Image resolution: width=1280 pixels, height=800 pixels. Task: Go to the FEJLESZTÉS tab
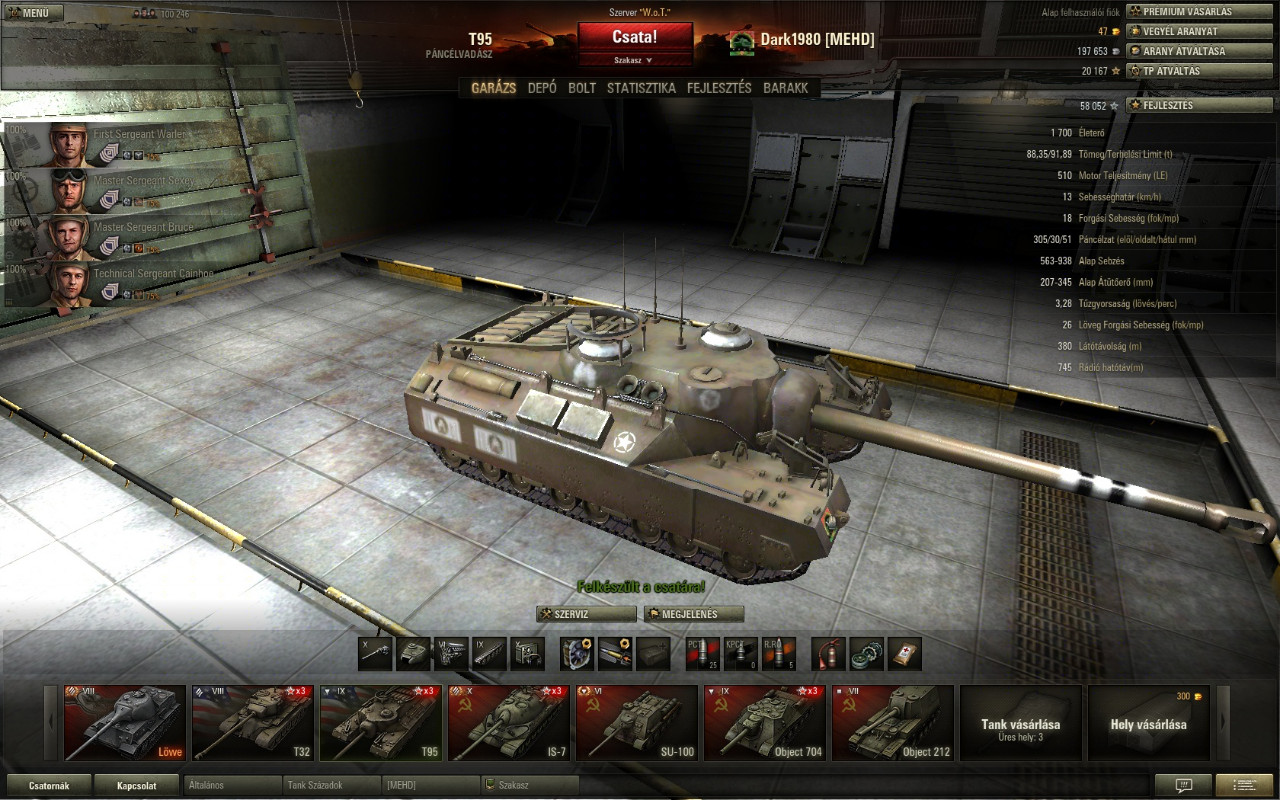tap(719, 88)
